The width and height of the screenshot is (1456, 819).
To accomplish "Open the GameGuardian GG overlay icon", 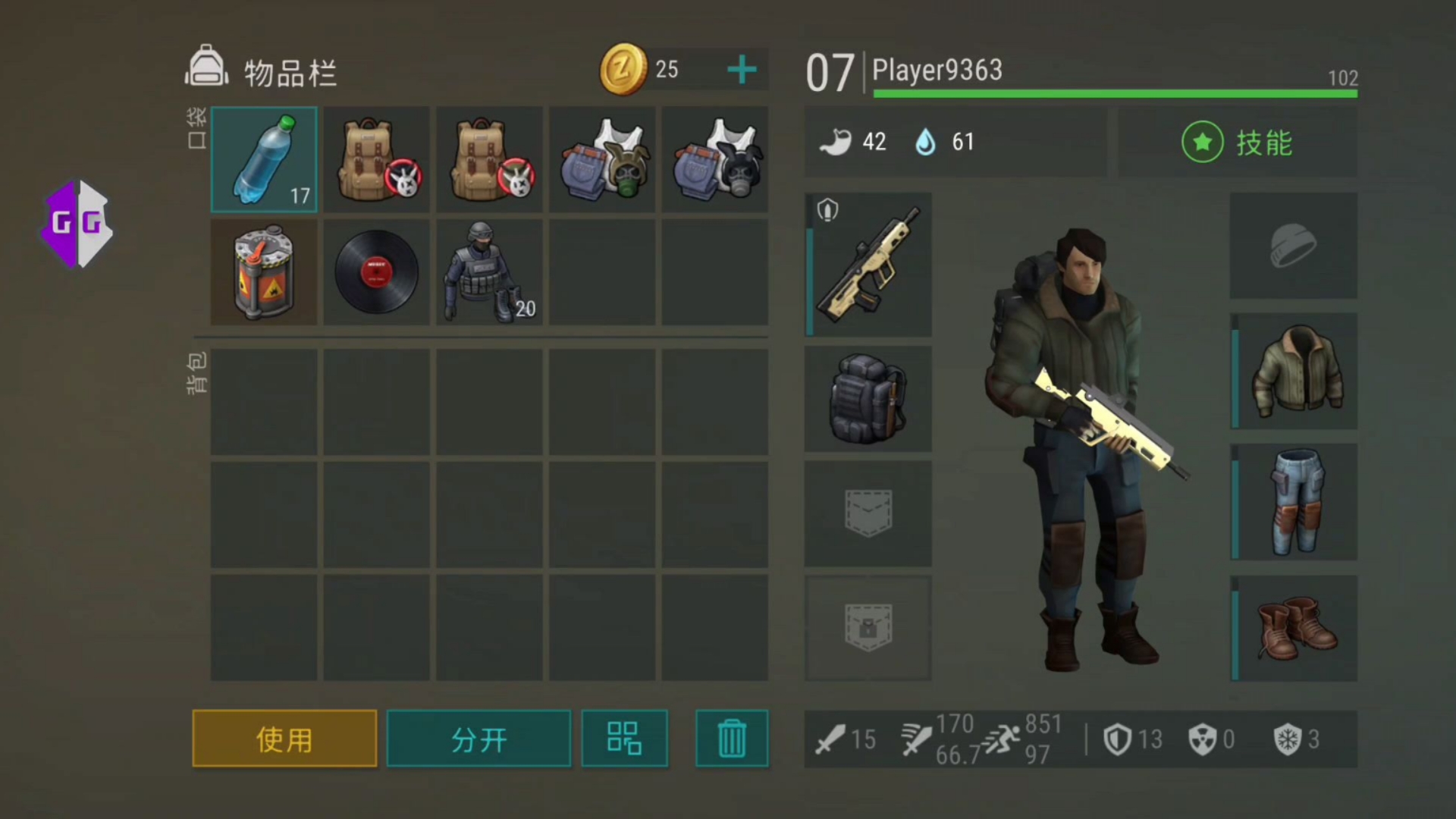I will [x=77, y=224].
